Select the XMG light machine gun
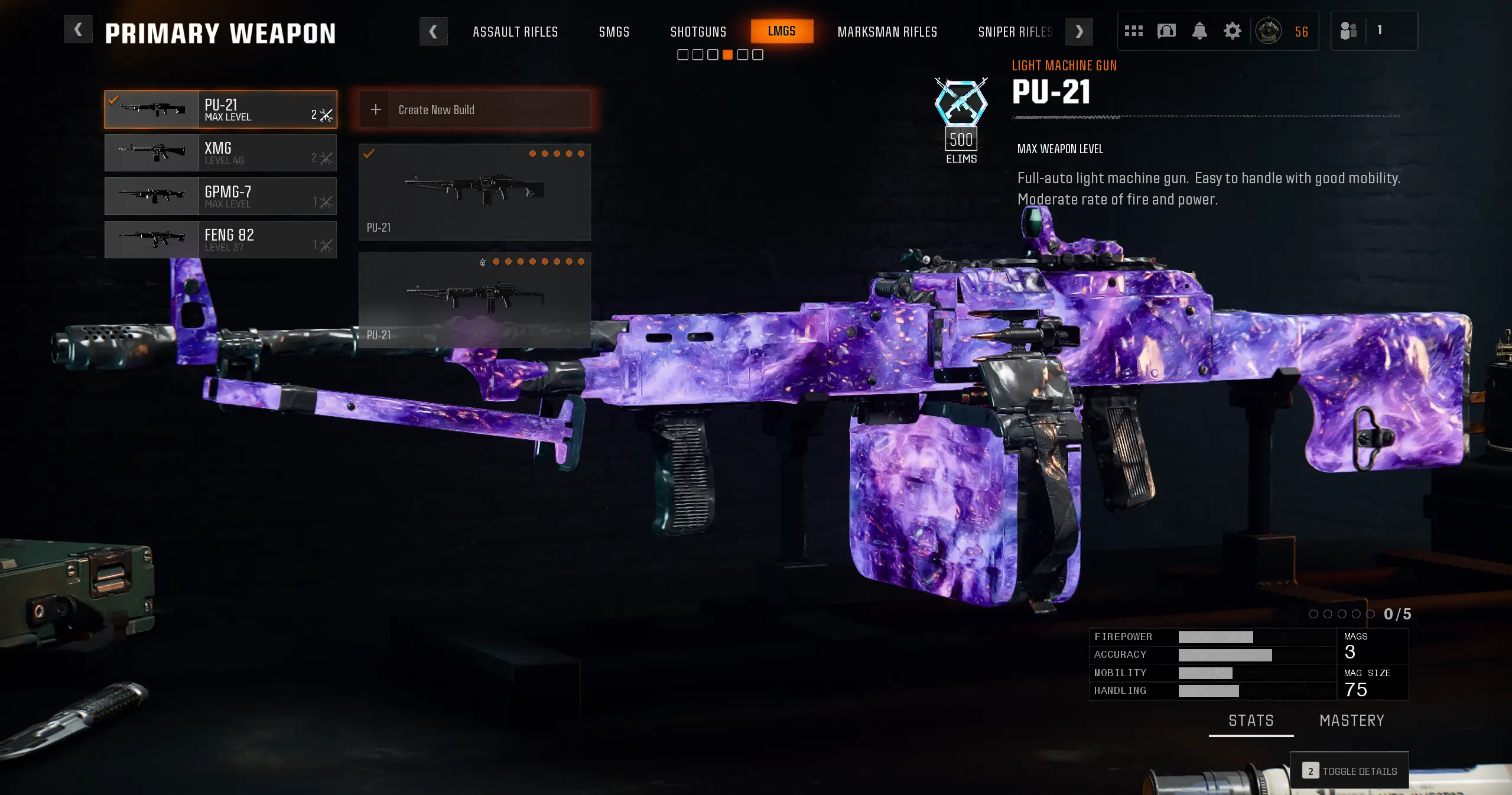Image resolution: width=1512 pixels, height=795 pixels. coord(220,152)
